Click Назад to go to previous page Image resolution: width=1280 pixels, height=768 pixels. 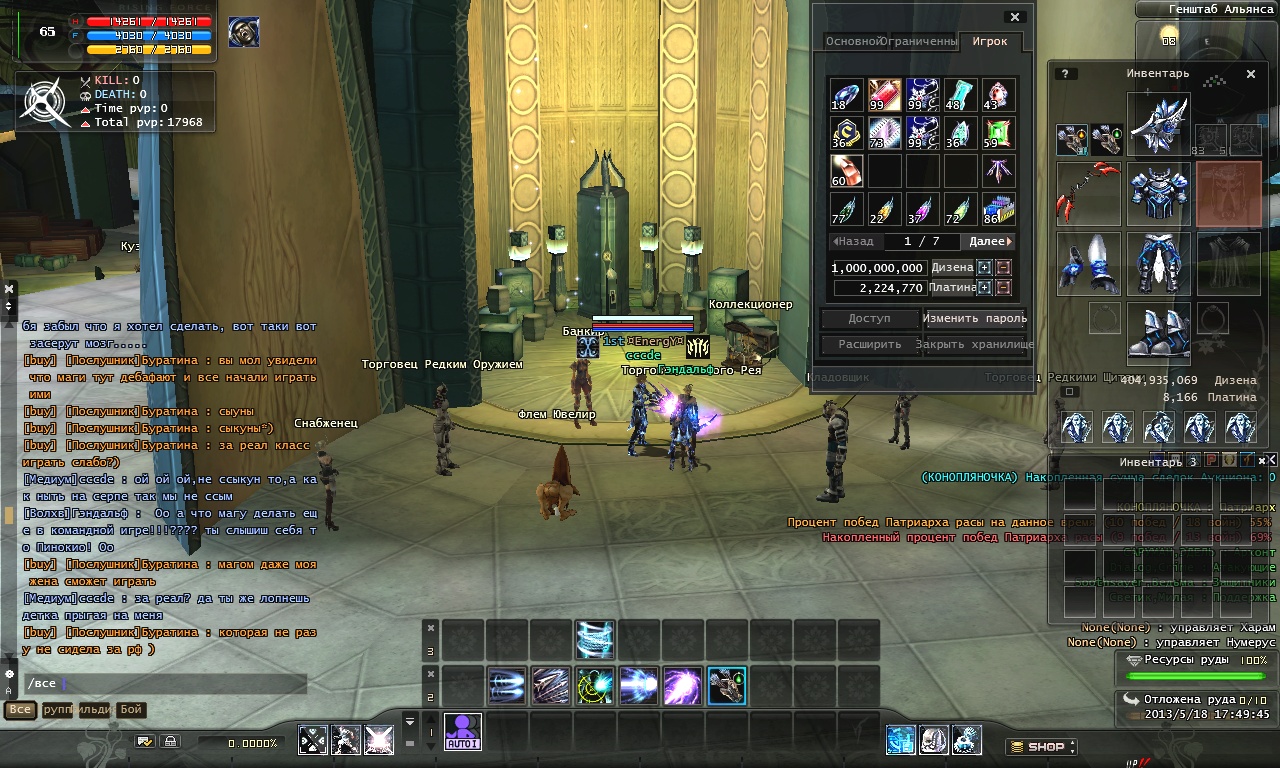(853, 241)
